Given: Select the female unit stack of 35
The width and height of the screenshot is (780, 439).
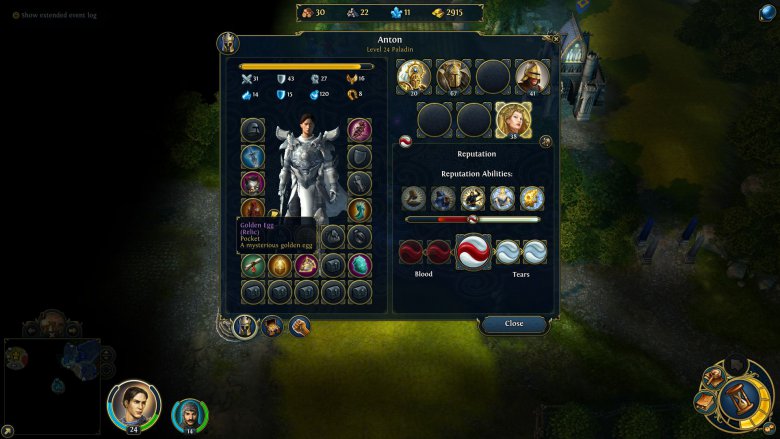Looking at the screenshot, I should [x=513, y=119].
